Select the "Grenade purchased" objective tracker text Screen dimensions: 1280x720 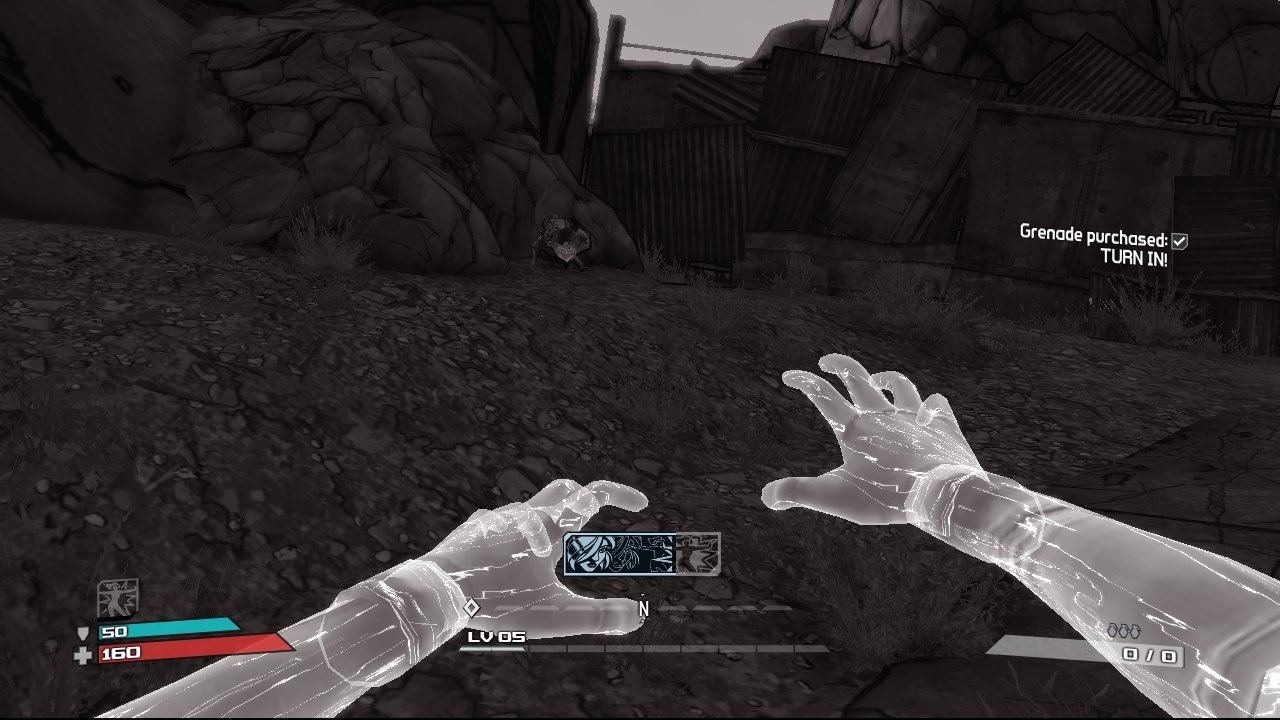[x=1093, y=233]
